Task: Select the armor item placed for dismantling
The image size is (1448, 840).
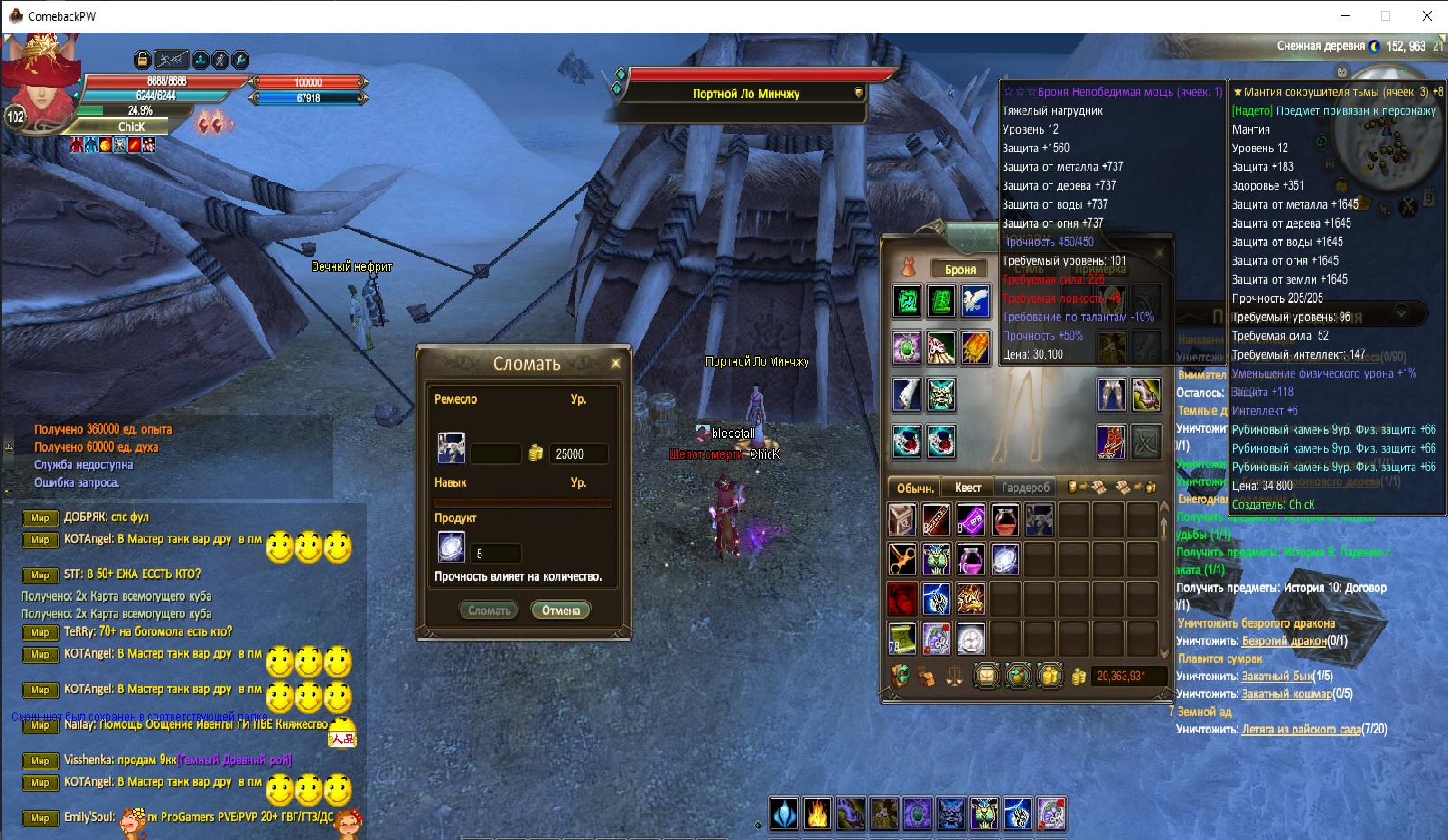Action: (452, 447)
